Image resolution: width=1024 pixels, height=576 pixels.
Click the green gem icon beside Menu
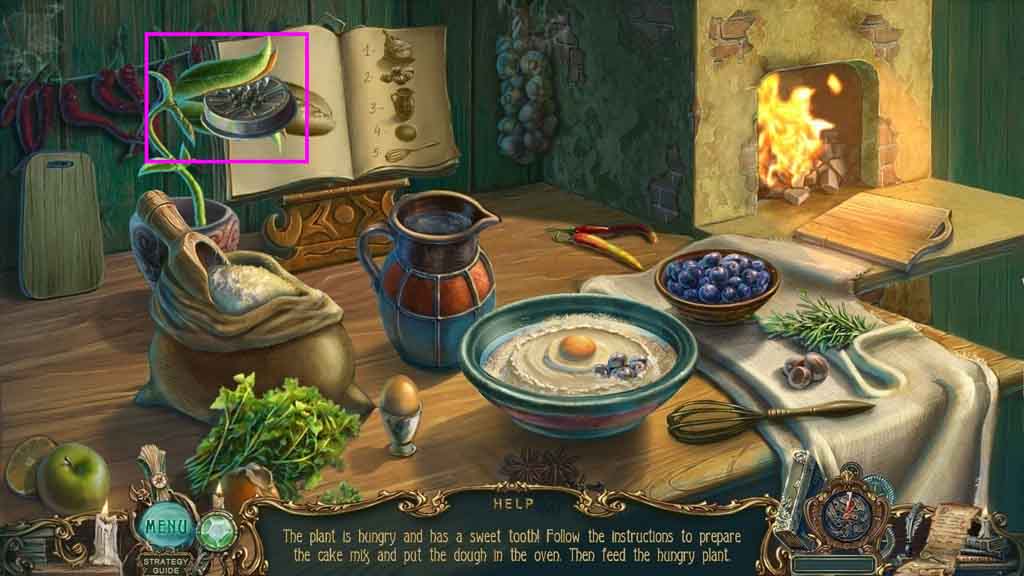coord(214,528)
